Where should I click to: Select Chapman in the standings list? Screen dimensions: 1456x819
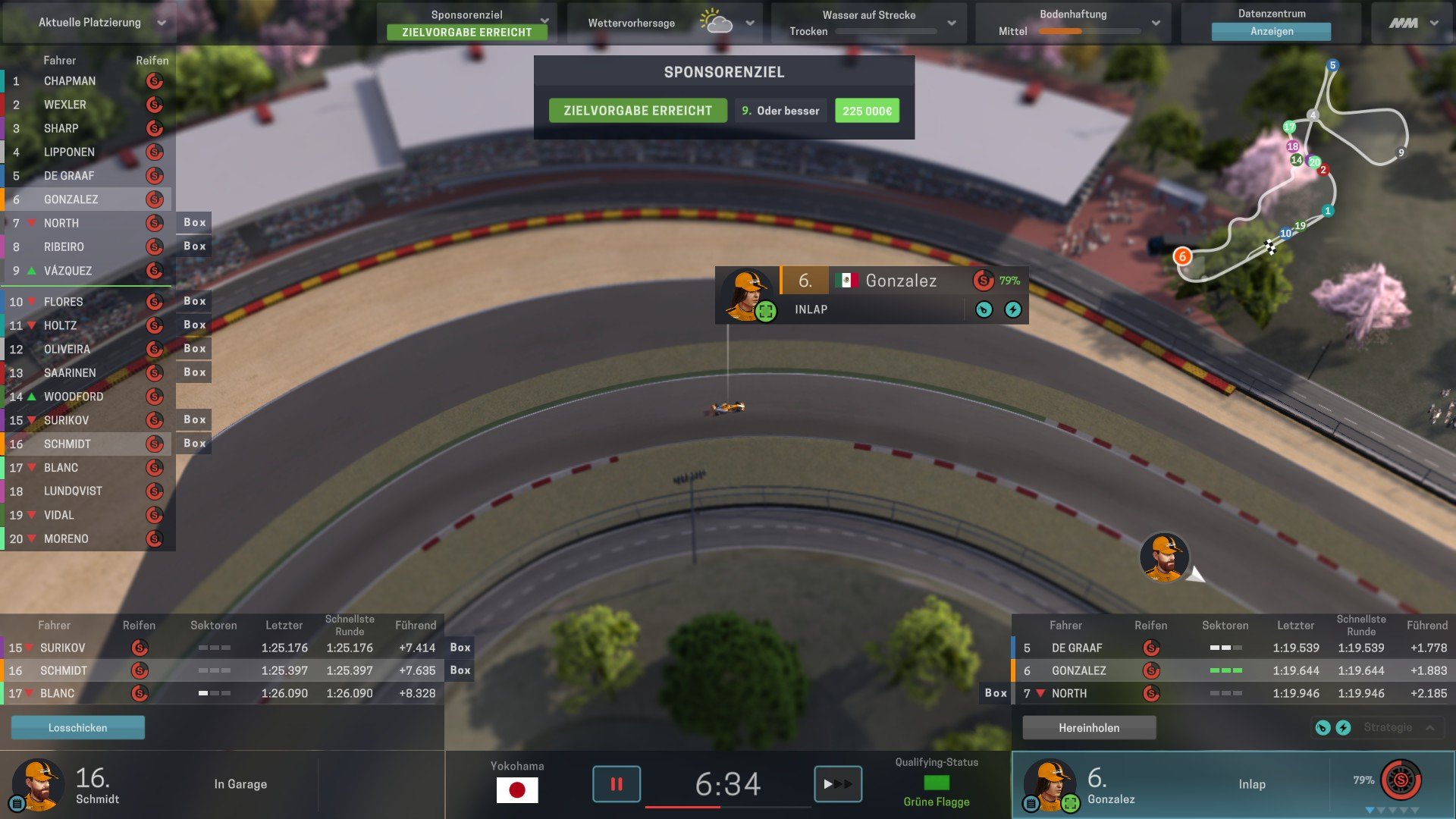(70, 81)
